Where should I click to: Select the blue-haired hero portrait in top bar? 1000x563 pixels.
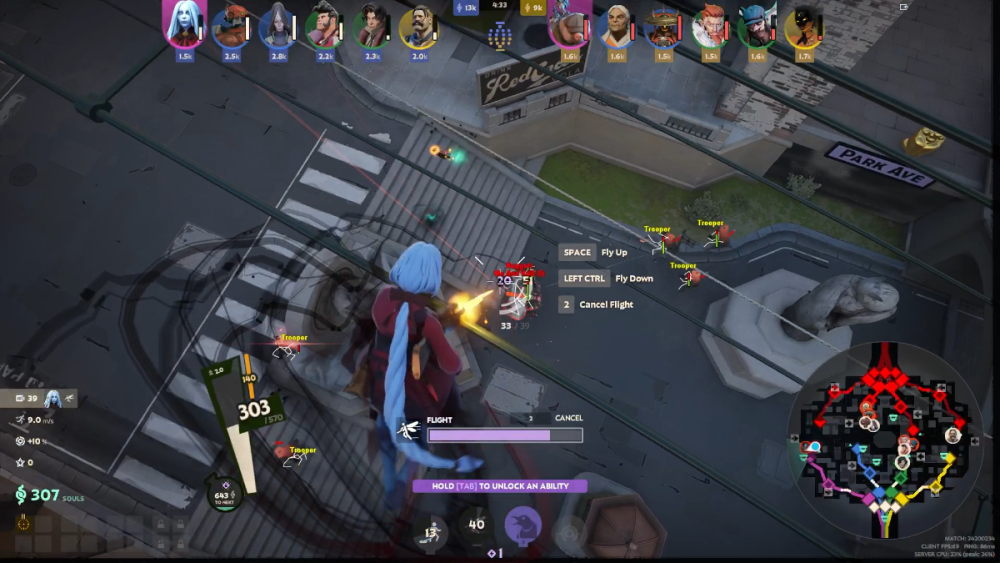coord(184,25)
